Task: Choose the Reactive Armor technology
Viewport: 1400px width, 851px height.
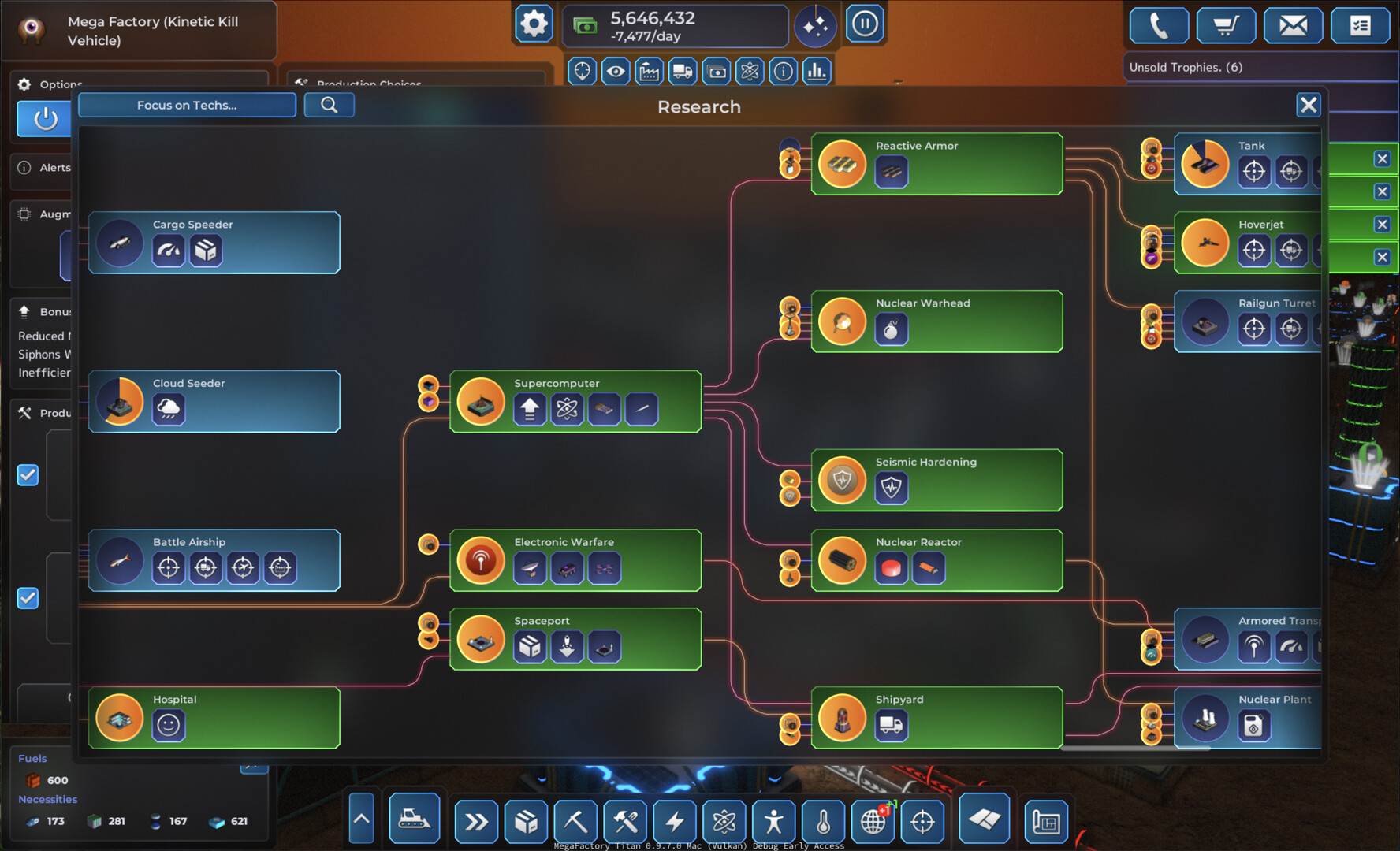Action: click(x=936, y=164)
